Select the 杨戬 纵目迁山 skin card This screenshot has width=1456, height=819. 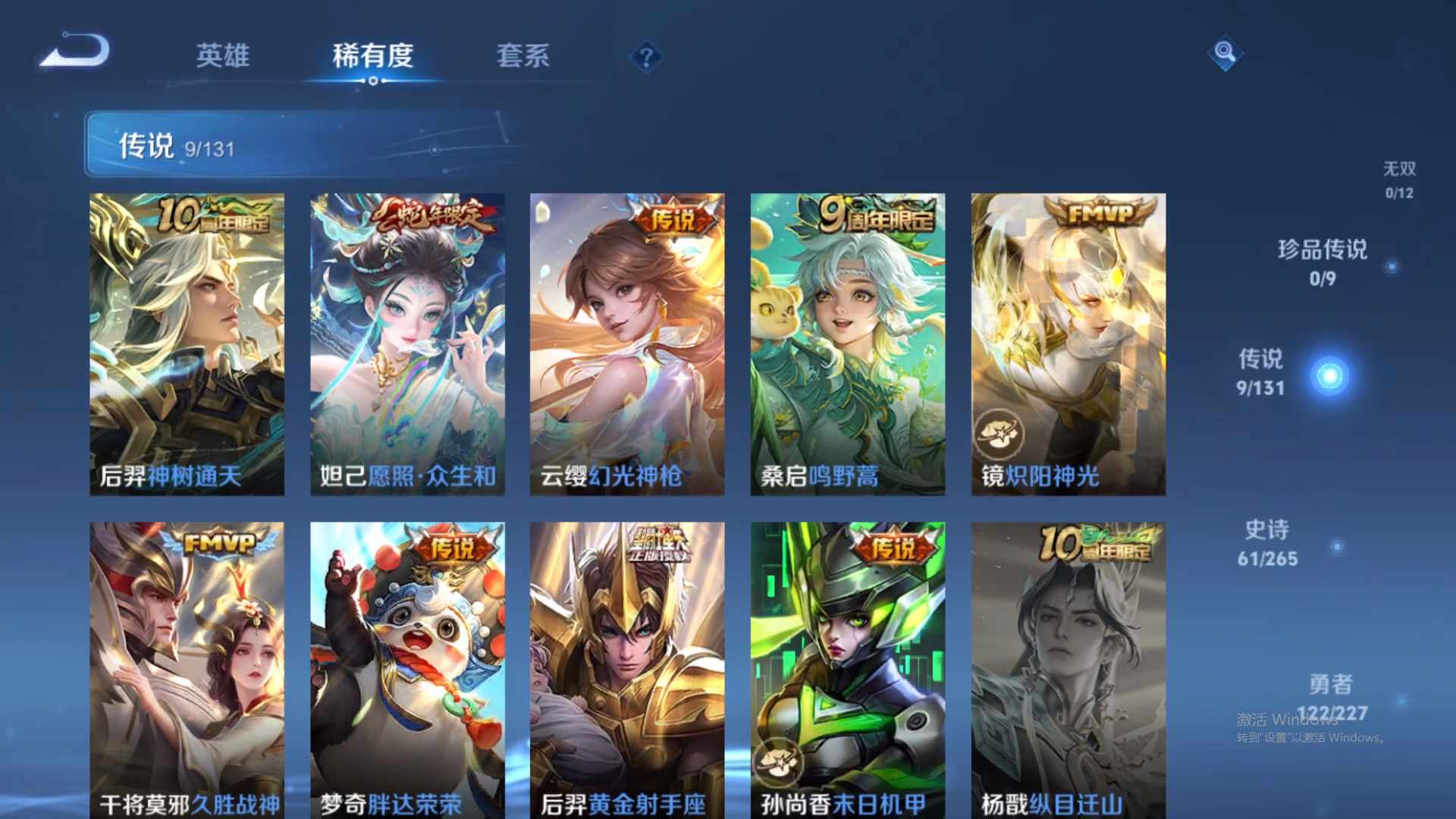point(1068,670)
